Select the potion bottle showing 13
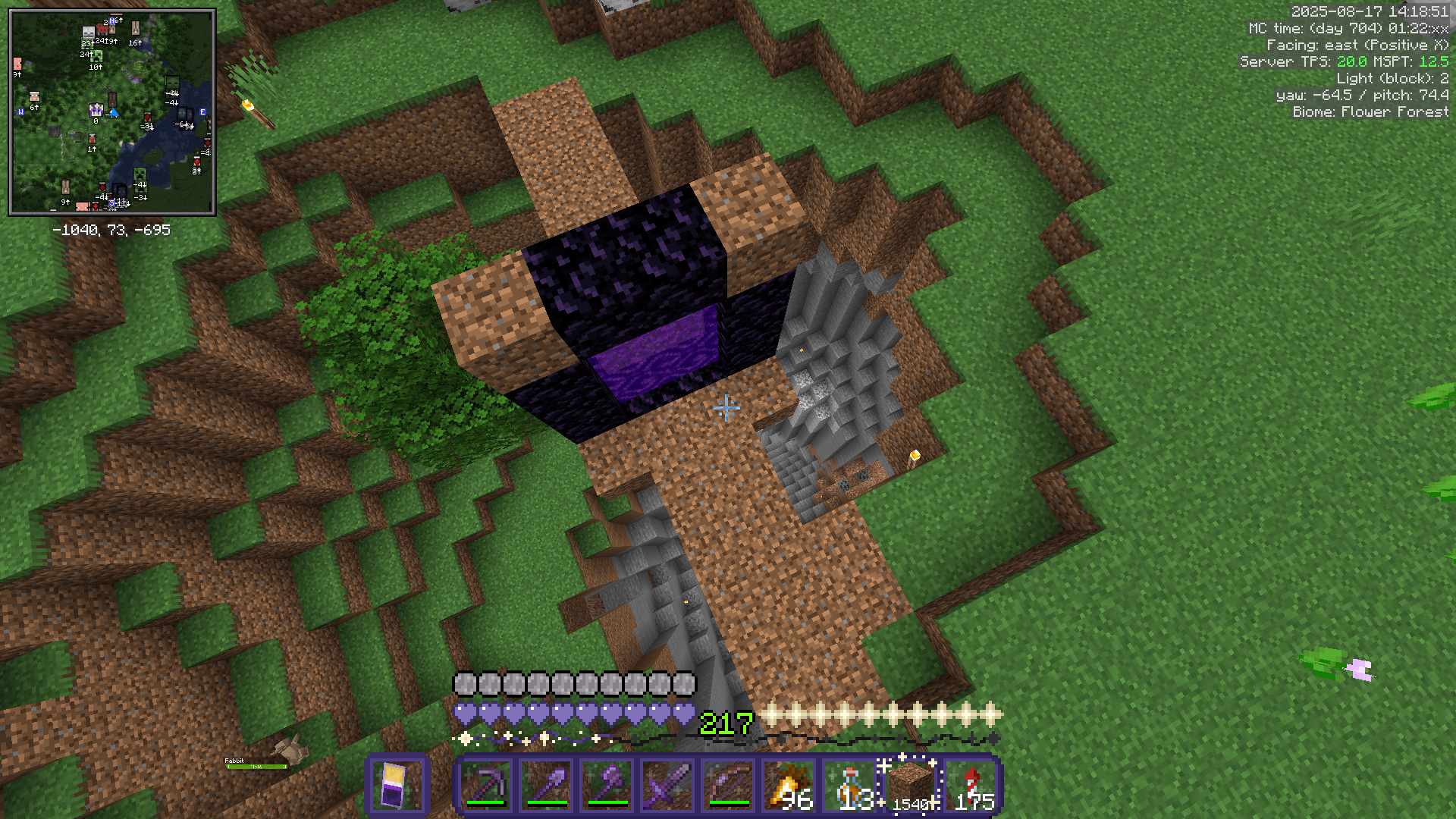The width and height of the screenshot is (1456, 819). click(x=851, y=785)
